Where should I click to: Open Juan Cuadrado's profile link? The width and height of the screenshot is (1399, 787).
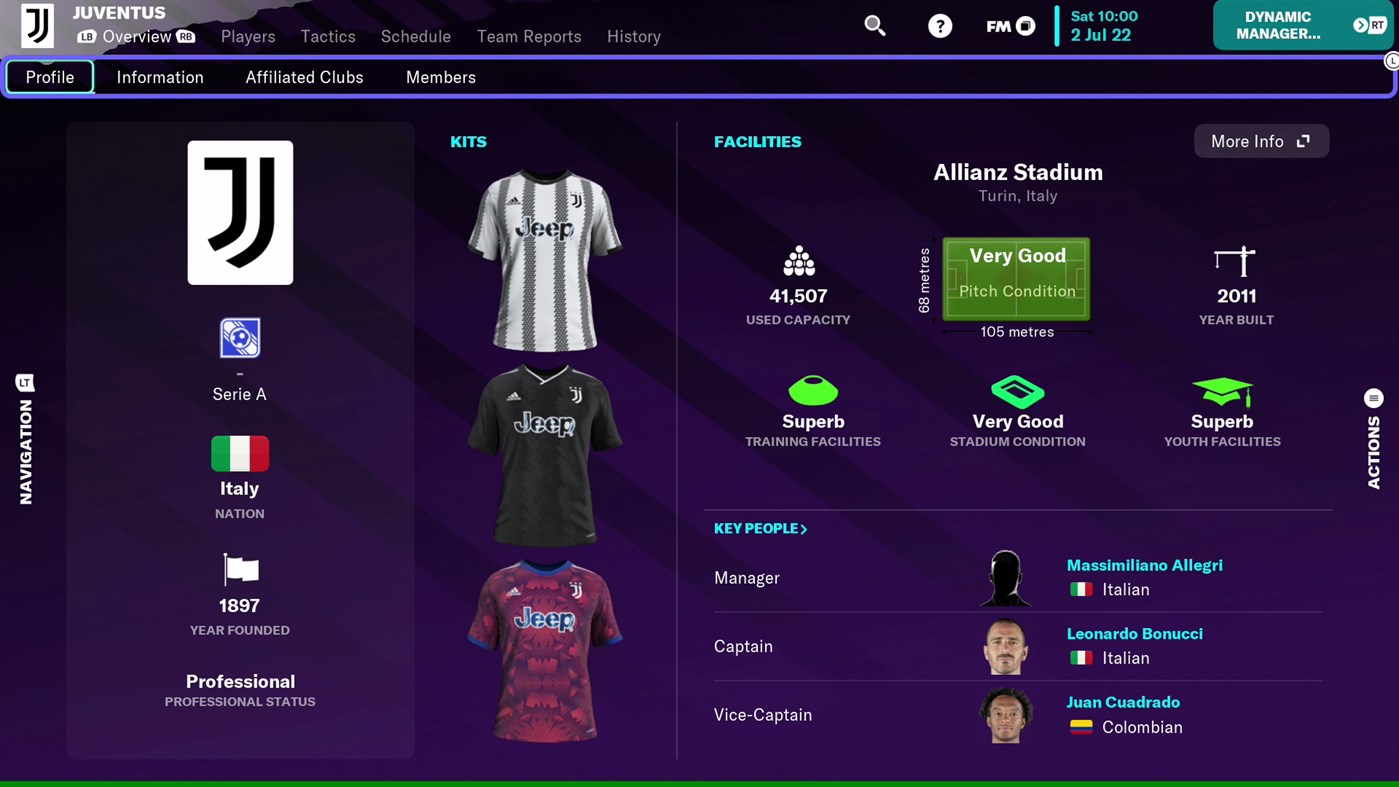1123,702
